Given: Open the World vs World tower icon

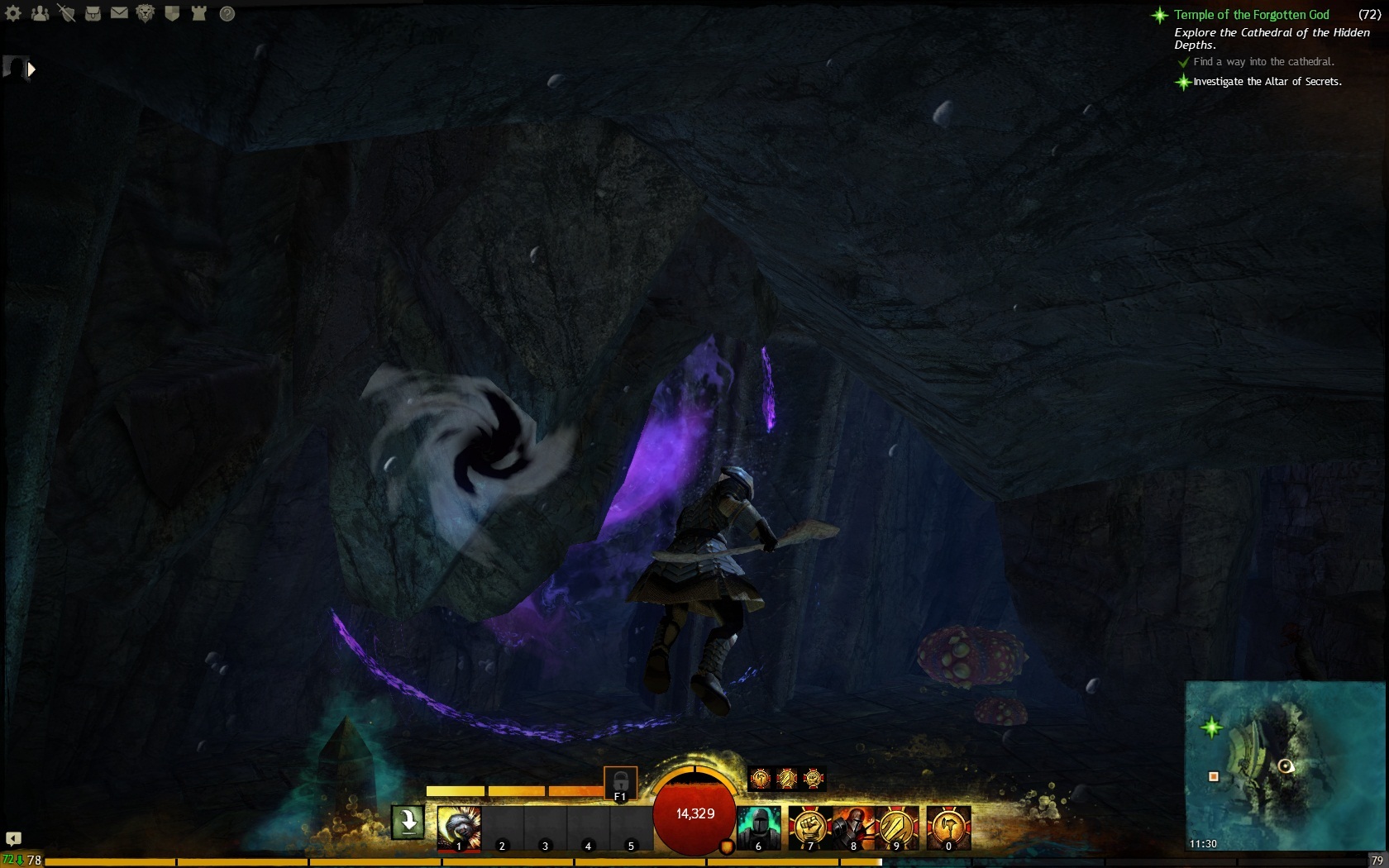Looking at the screenshot, I should pyautogui.click(x=198, y=13).
